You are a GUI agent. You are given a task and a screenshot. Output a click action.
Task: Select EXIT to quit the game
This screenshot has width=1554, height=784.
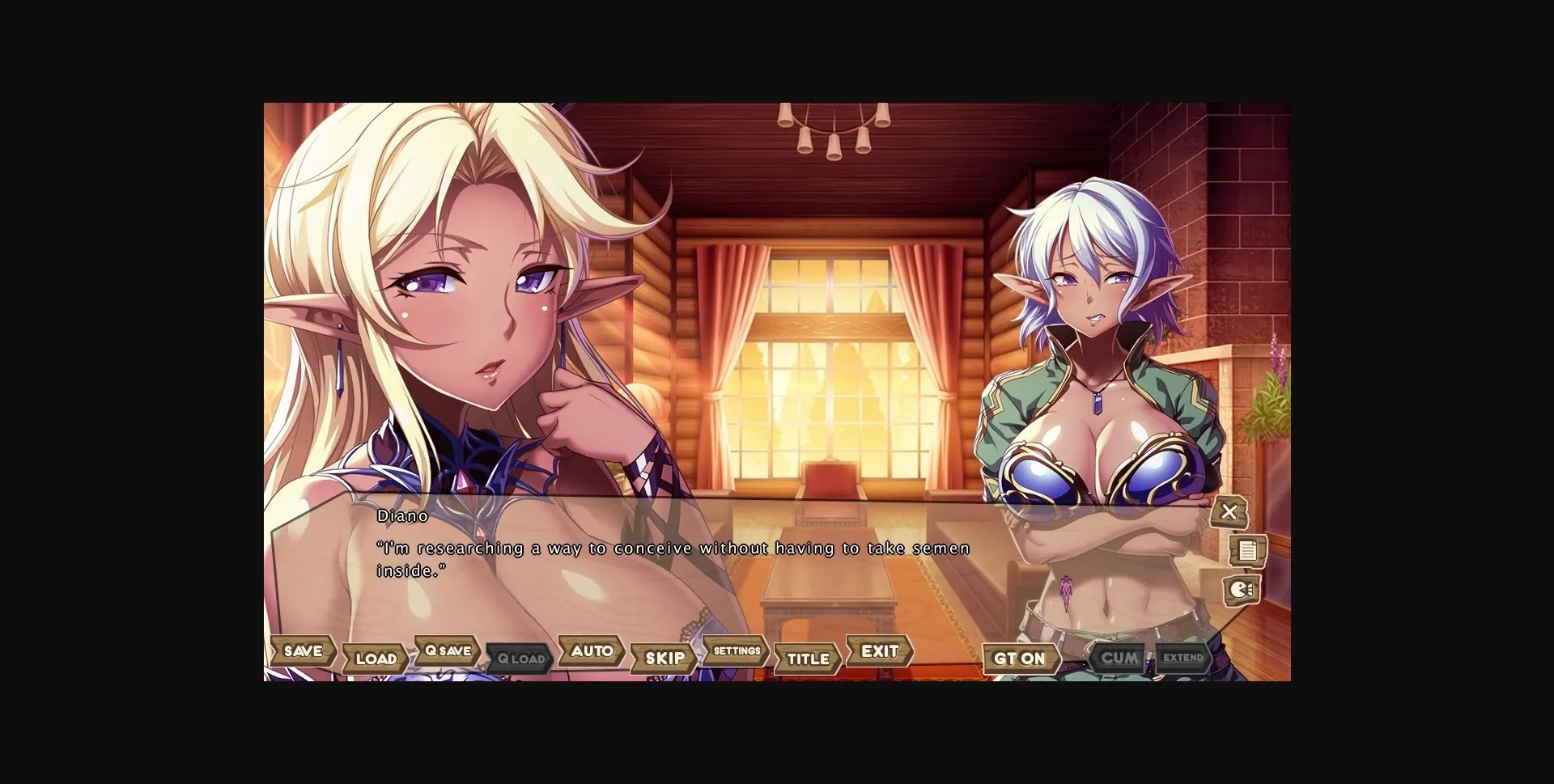(878, 651)
